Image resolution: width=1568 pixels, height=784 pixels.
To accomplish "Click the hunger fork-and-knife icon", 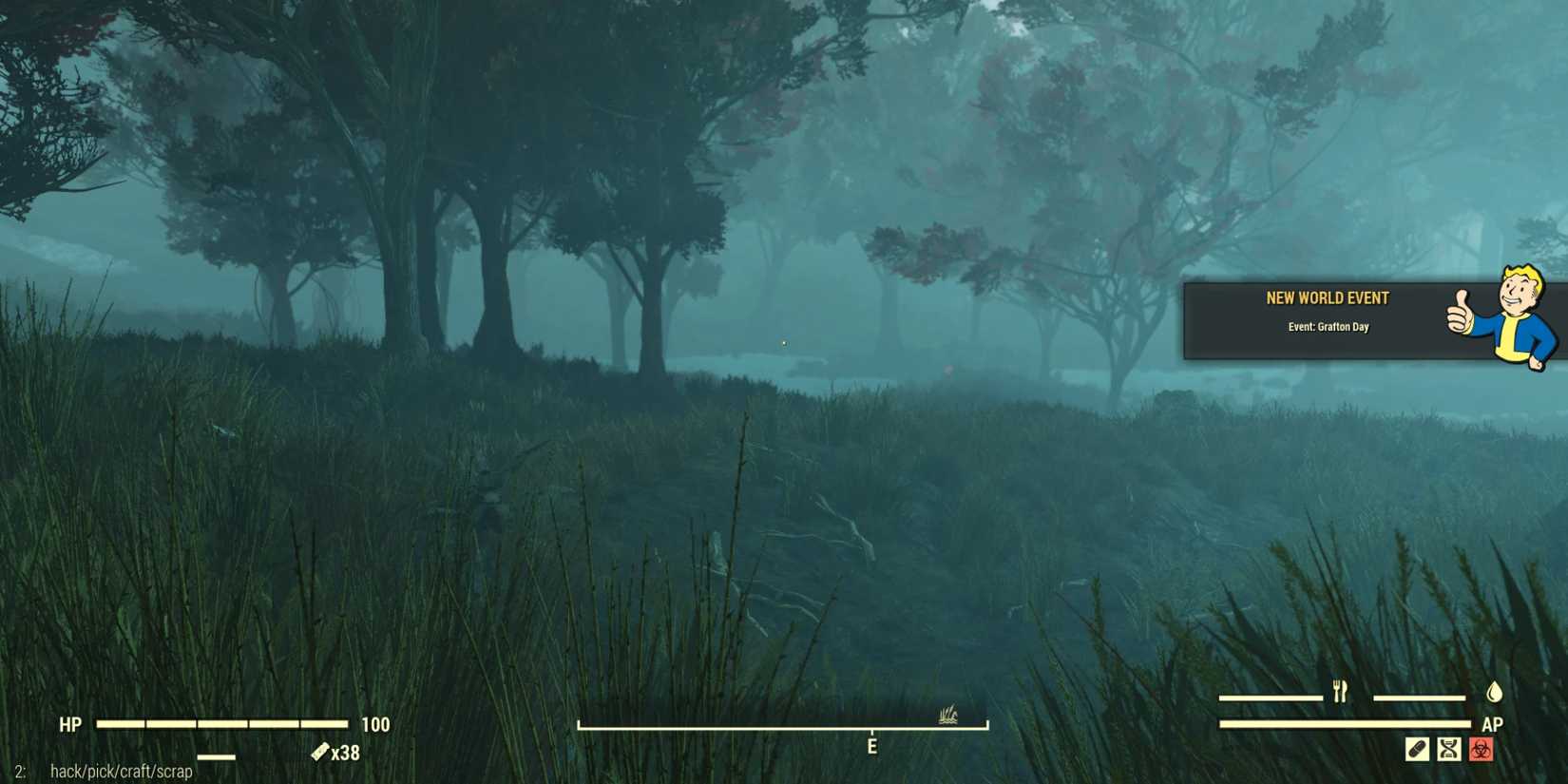I will click(x=1339, y=691).
